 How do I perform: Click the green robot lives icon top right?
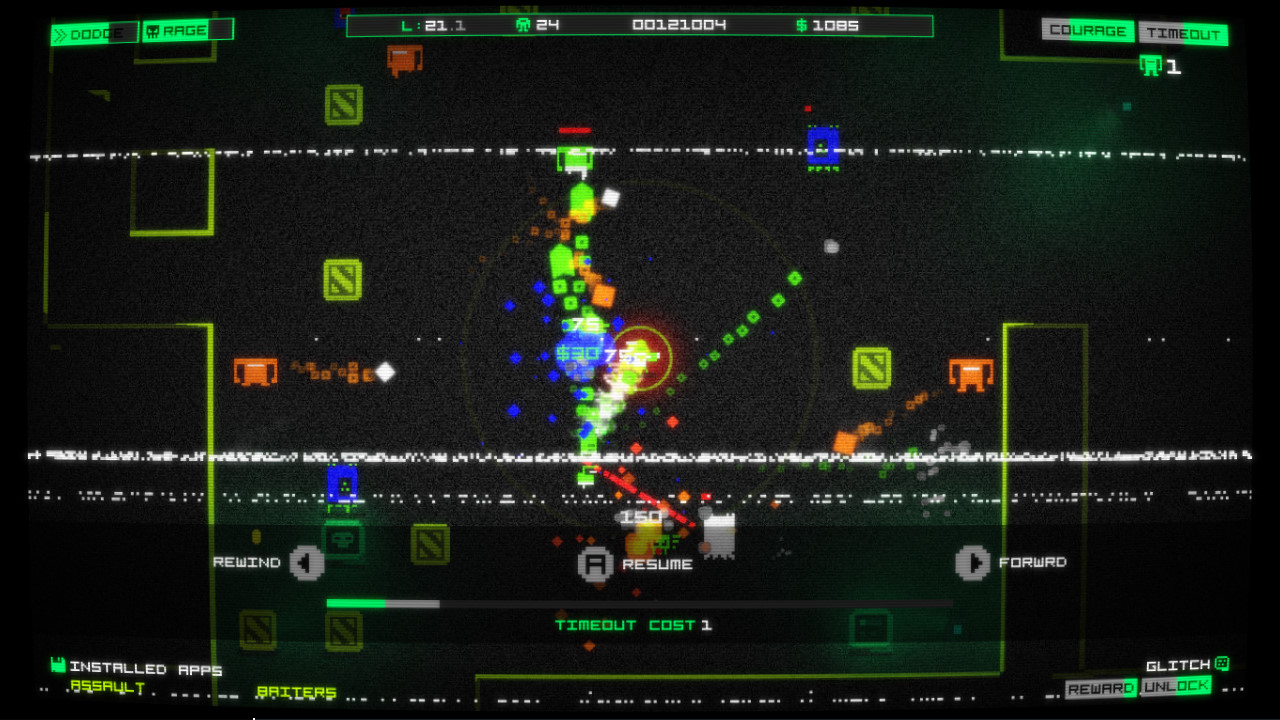pos(1151,67)
